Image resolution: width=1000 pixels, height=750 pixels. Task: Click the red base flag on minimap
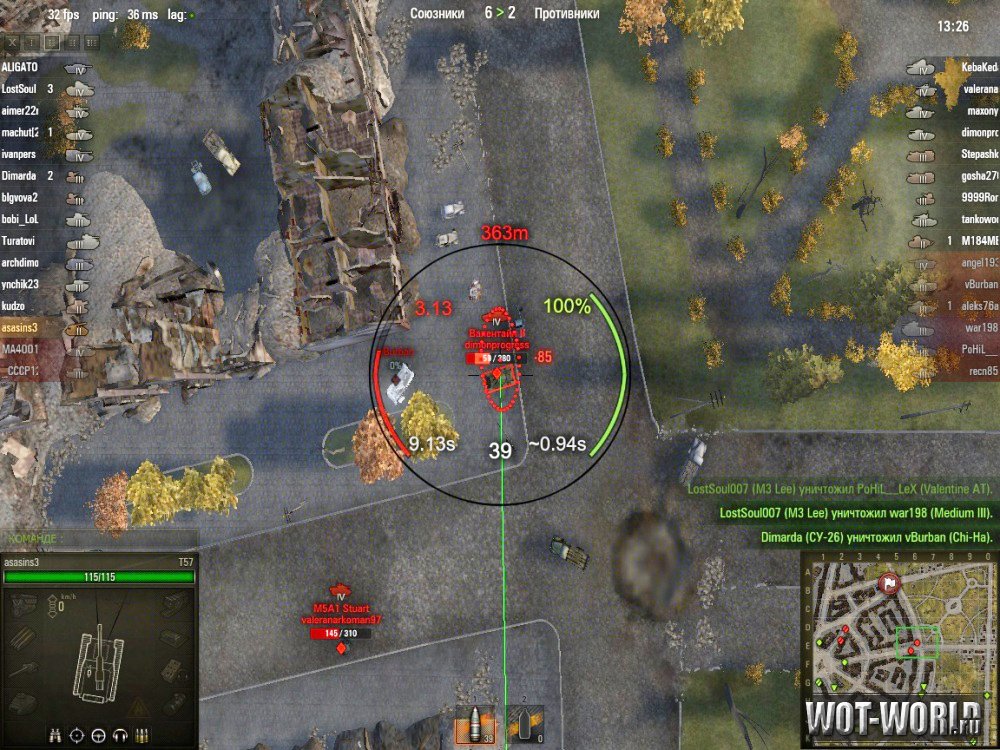[x=888, y=581]
